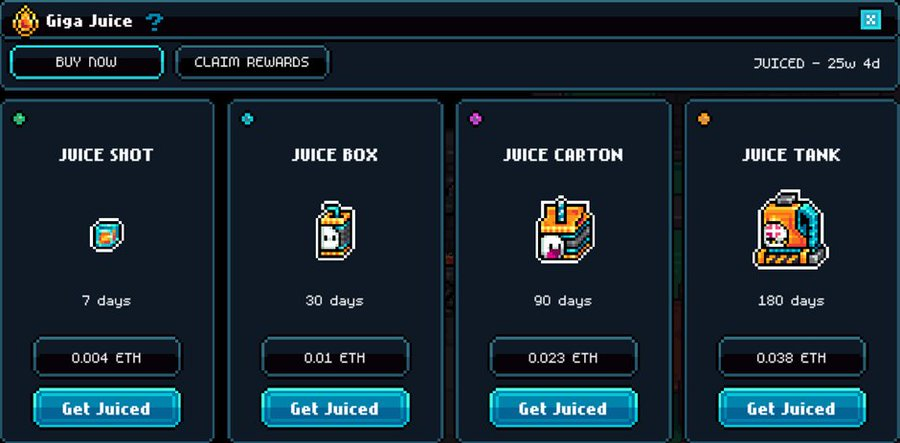The width and height of the screenshot is (900, 443).
Task: Pick the Juice Carton item icon
Action: click(x=564, y=230)
